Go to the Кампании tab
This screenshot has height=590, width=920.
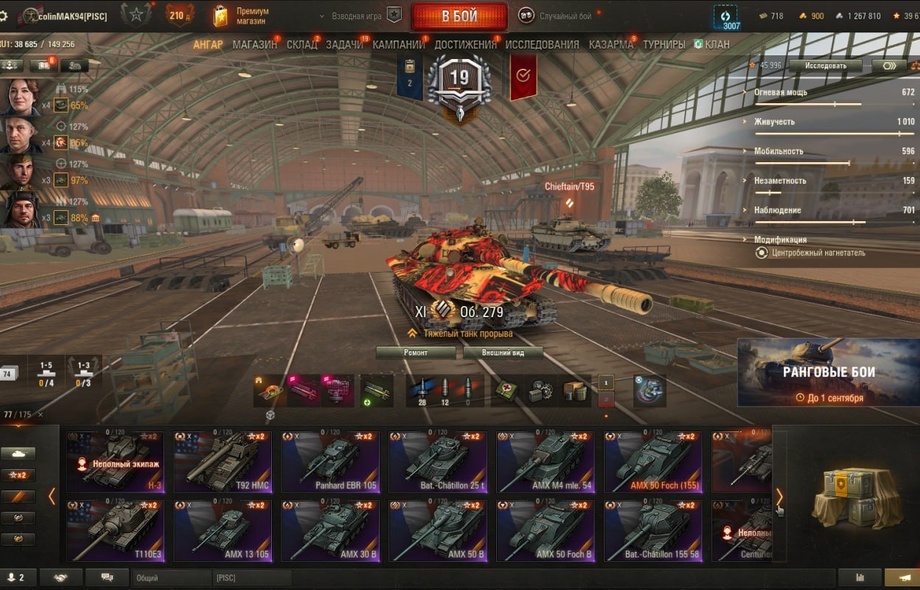[x=398, y=45]
